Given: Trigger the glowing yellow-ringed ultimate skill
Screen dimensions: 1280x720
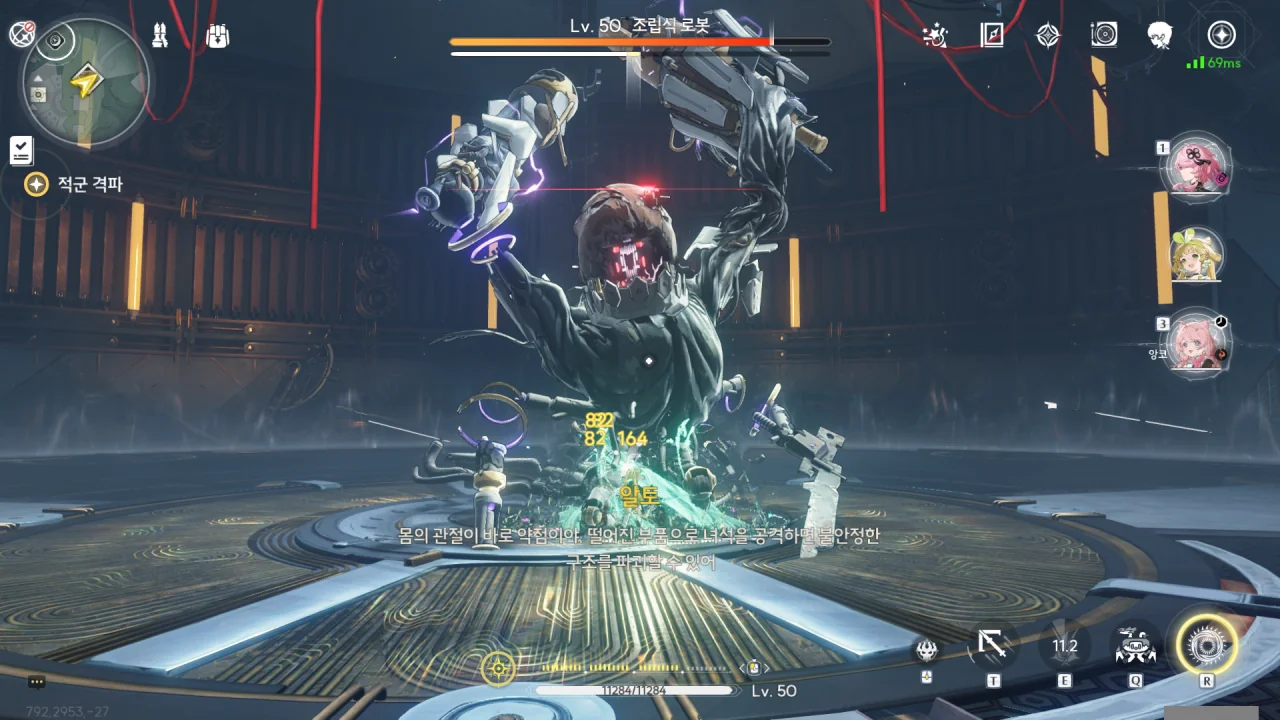Looking at the screenshot, I should 1206,646.
